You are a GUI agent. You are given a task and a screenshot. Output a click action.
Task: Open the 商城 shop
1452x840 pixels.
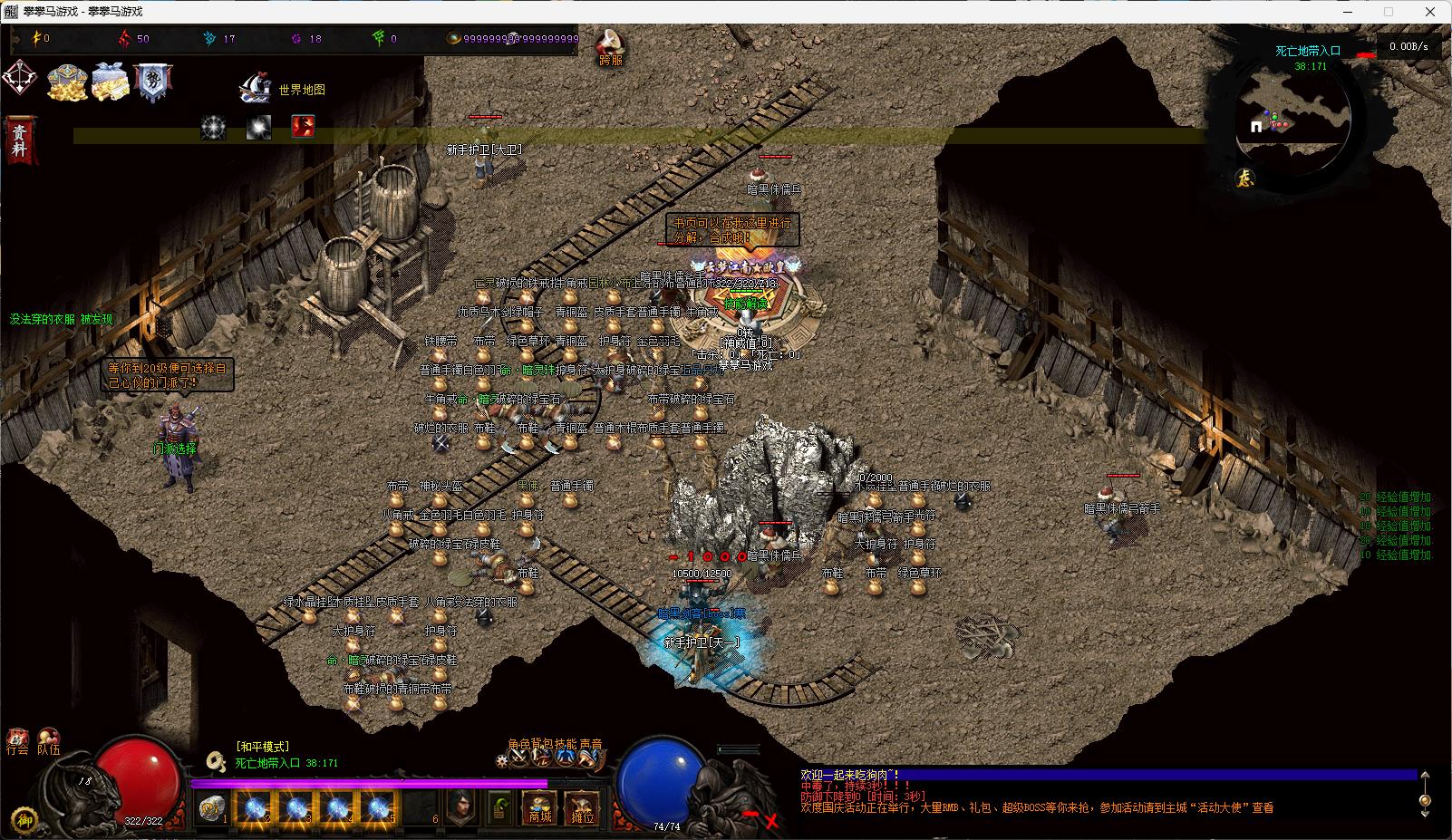click(539, 808)
